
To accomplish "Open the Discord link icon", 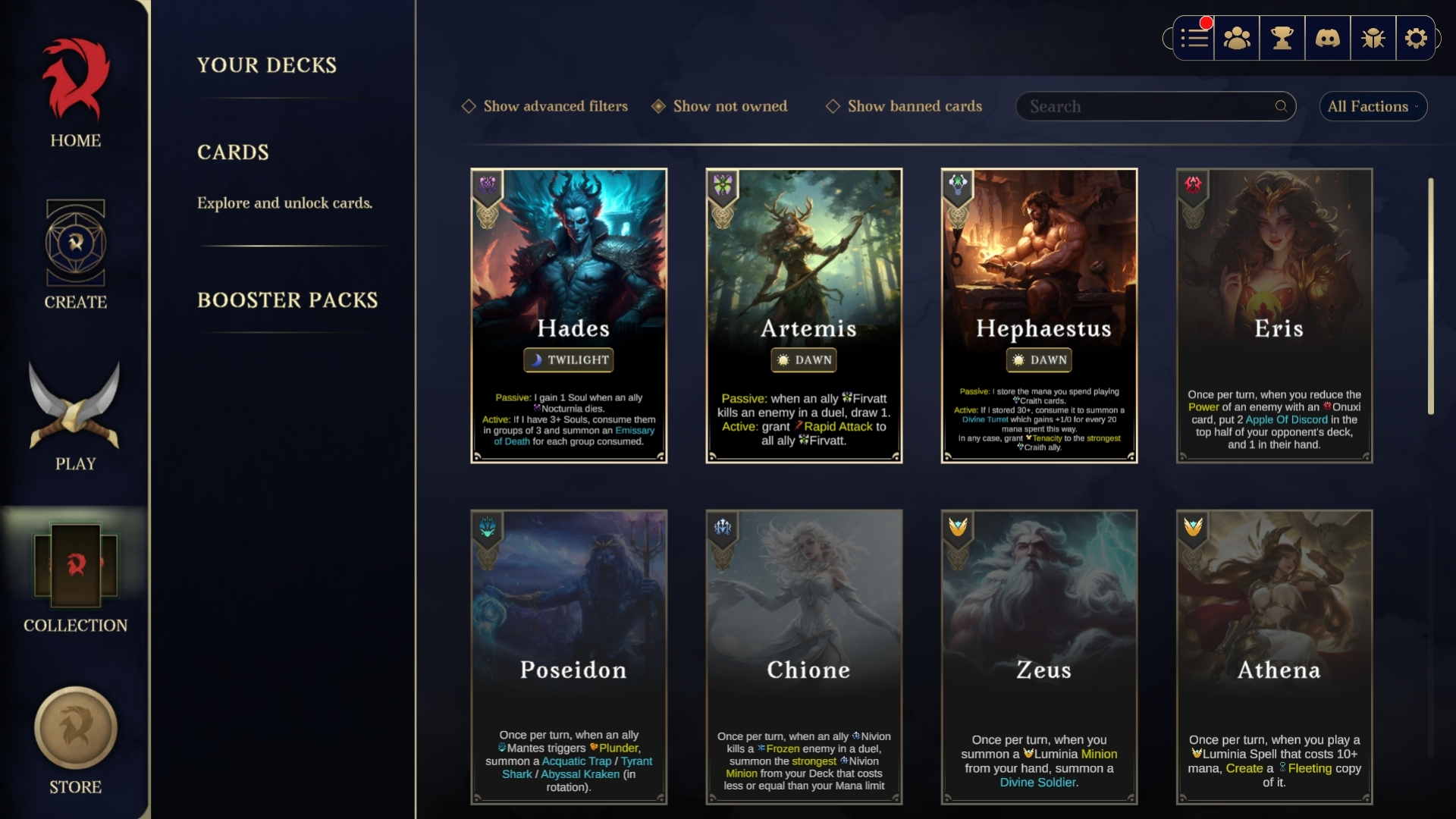I will [x=1327, y=38].
